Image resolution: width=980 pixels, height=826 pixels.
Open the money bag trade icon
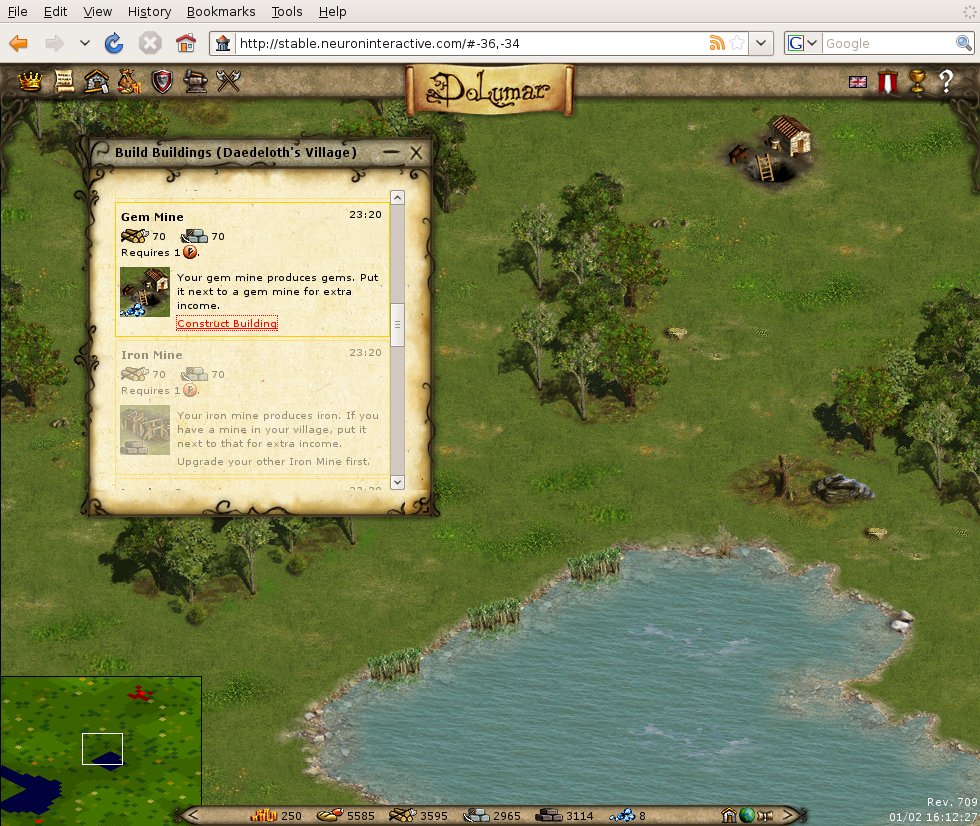coord(129,81)
